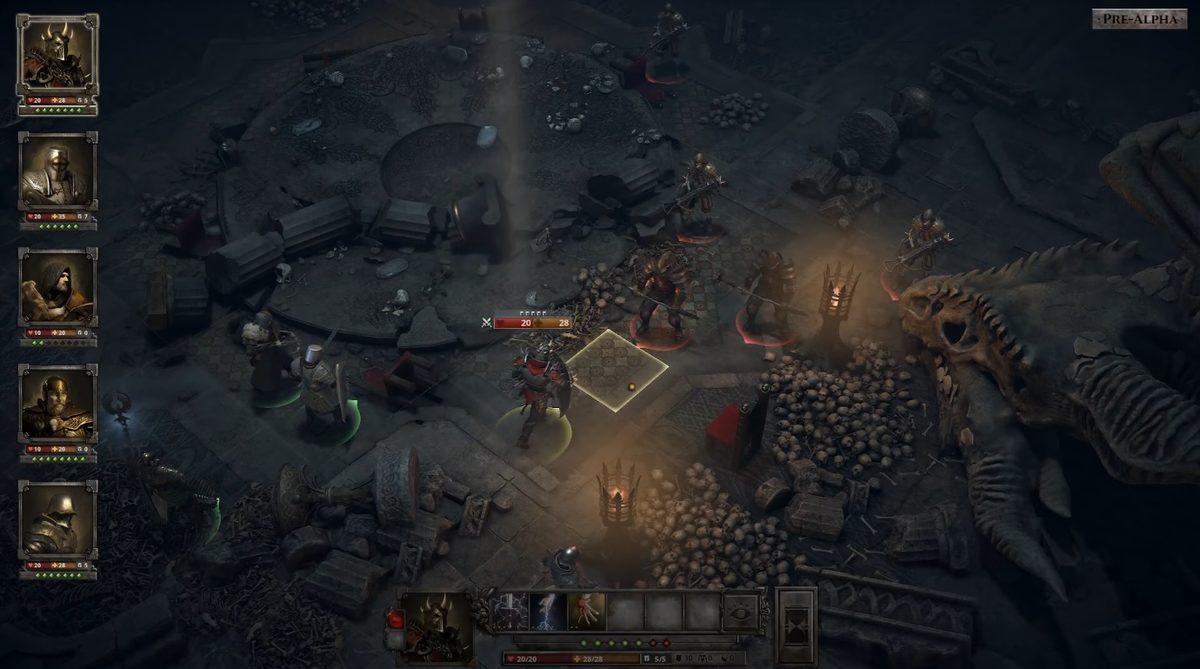Cast the lightning hand spell
Screen dimensions: 1200x669
tap(548, 611)
